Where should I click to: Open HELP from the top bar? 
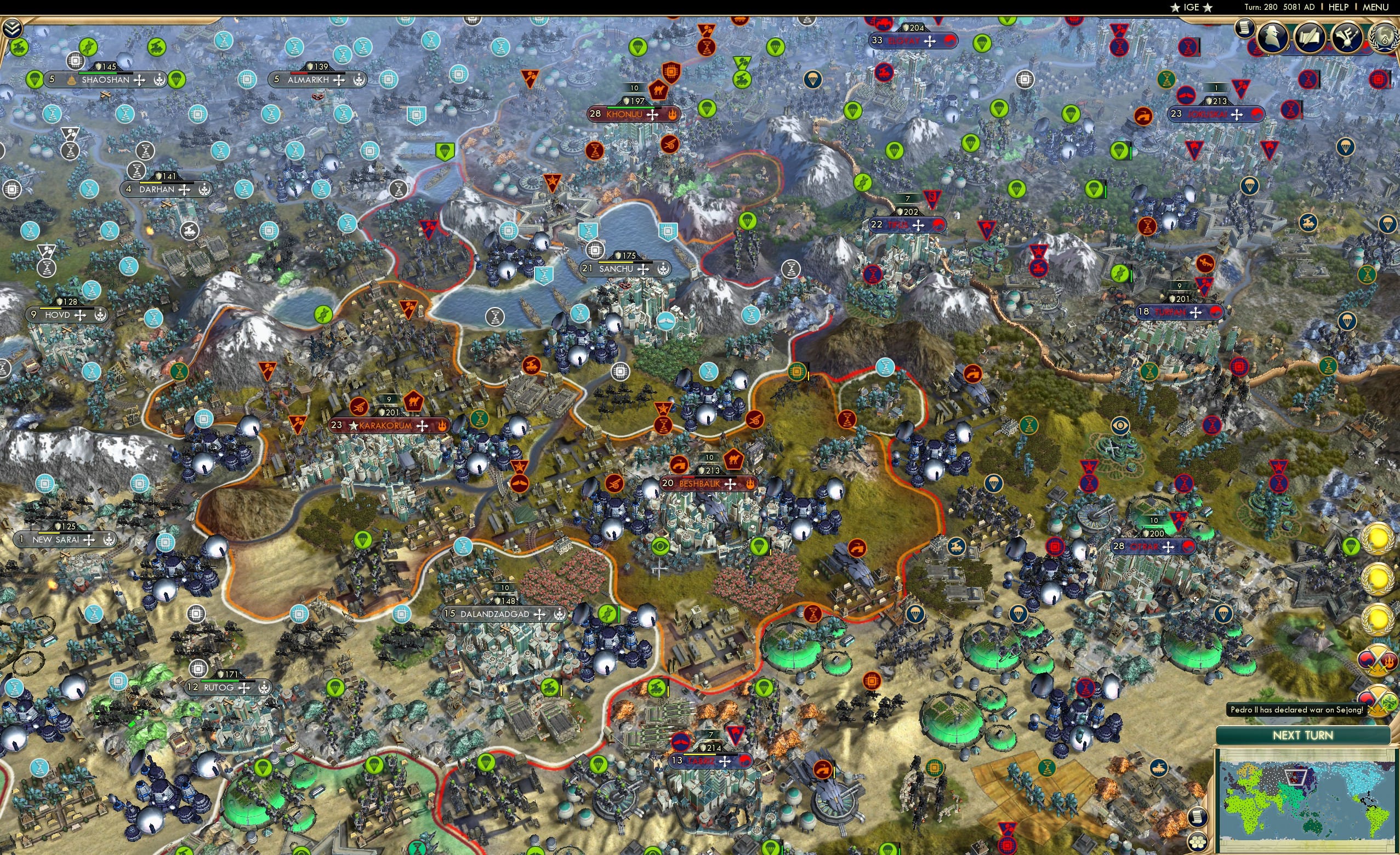1339,7
